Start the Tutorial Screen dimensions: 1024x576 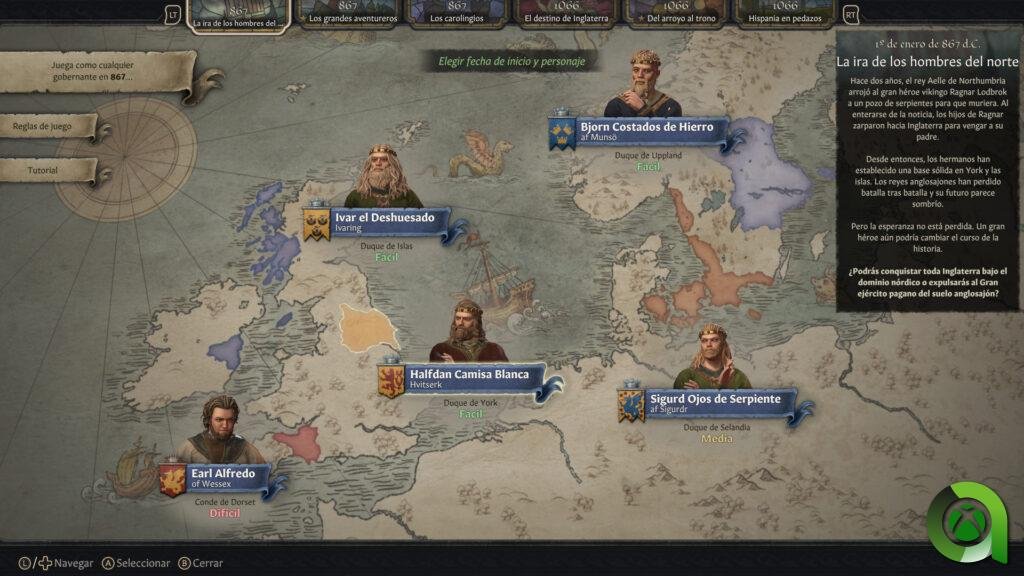coord(44,171)
